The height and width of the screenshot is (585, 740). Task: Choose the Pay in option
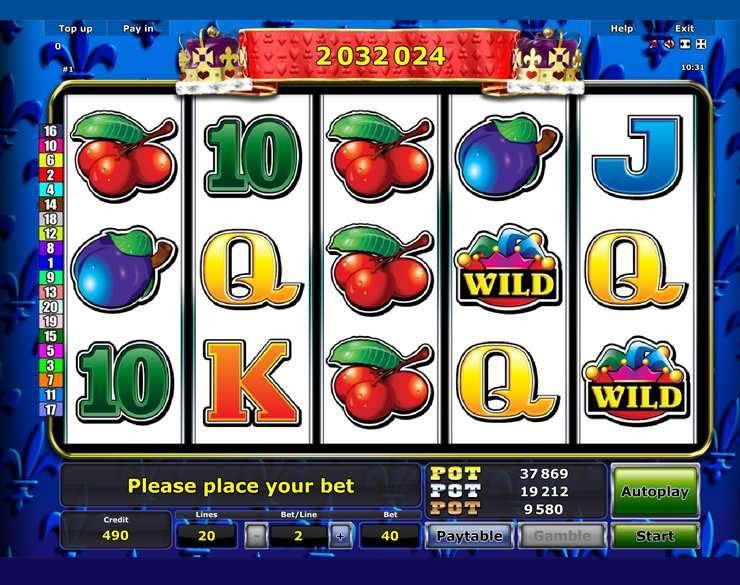138,29
